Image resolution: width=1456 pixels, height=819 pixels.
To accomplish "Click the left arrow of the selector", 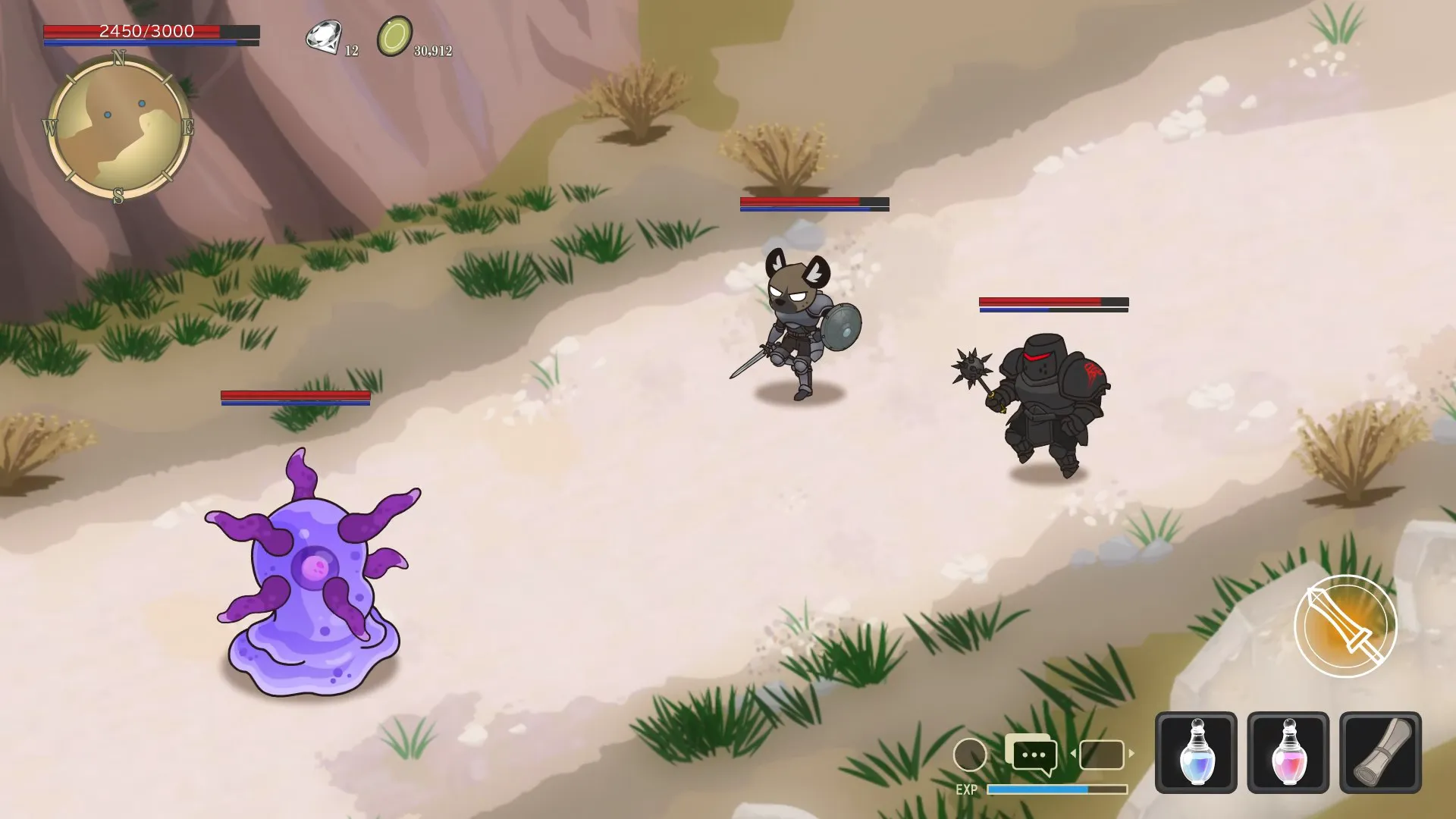I will 1073,754.
